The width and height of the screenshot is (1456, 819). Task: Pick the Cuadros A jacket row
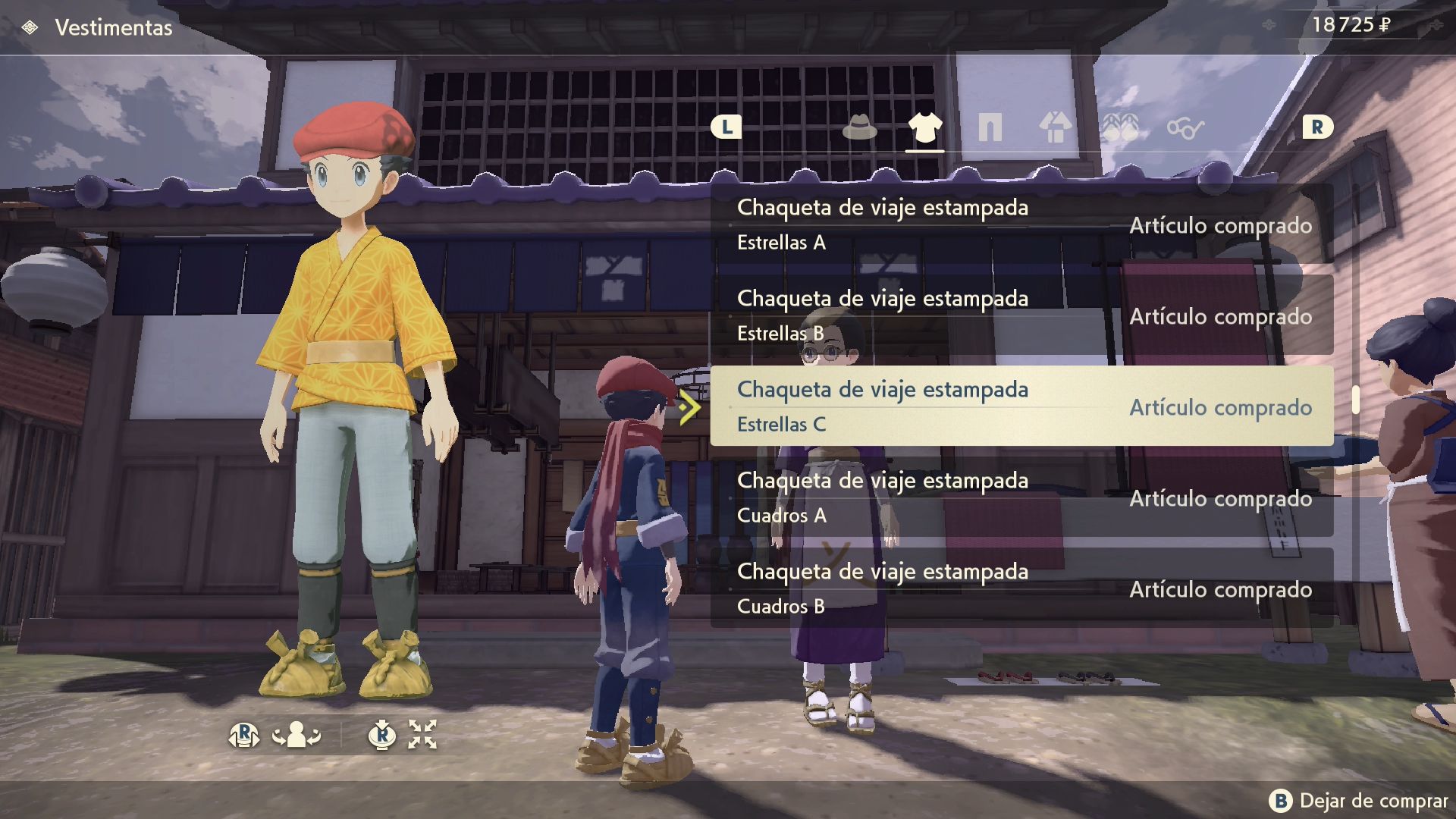1021,497
